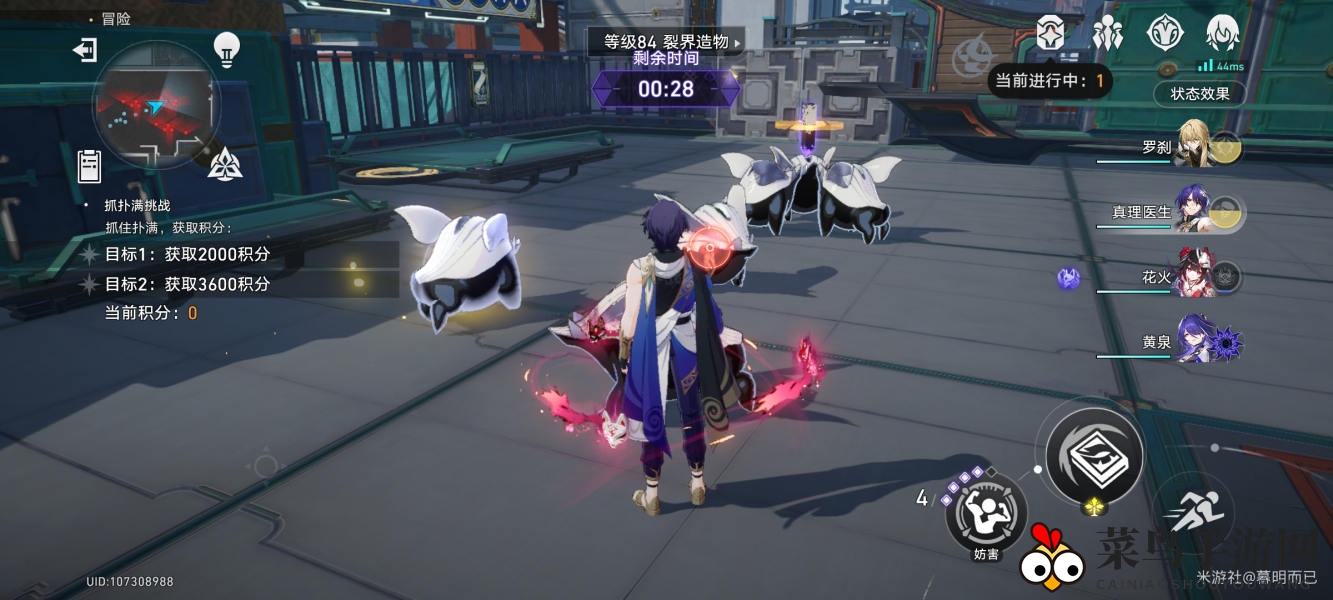Open the 状态效果 status effects panel
The height and width of the screenshot is (600, 1333).
coord(1199,94)
